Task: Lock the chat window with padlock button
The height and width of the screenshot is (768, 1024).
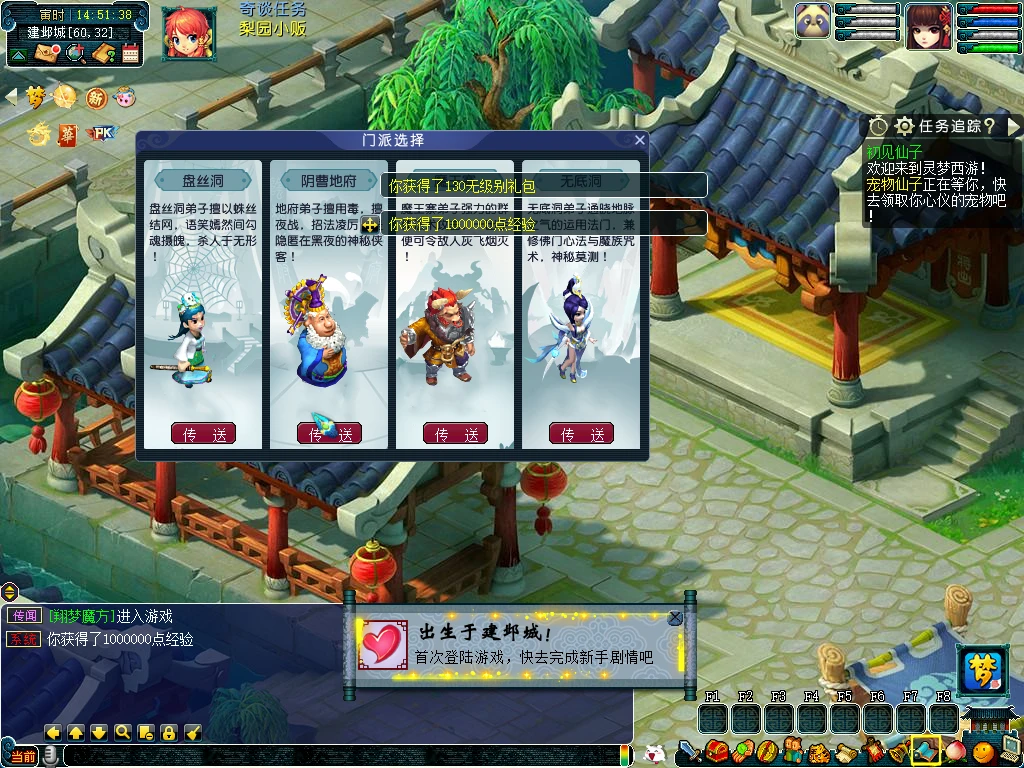Action: tap(169, 732)
